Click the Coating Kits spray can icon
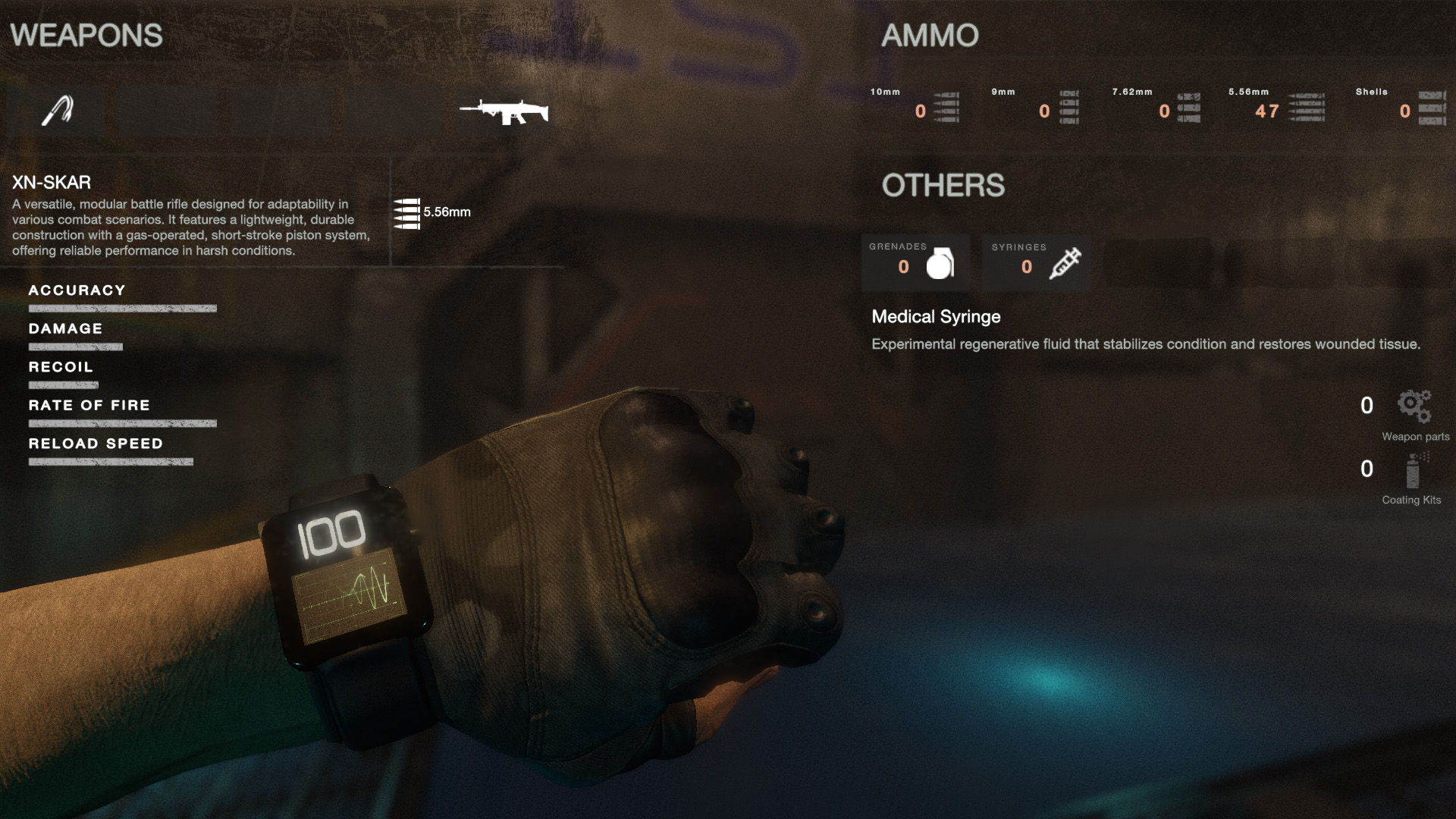Image resolution: width=1456 pixels, height=819 pixels. point(1412,470)
